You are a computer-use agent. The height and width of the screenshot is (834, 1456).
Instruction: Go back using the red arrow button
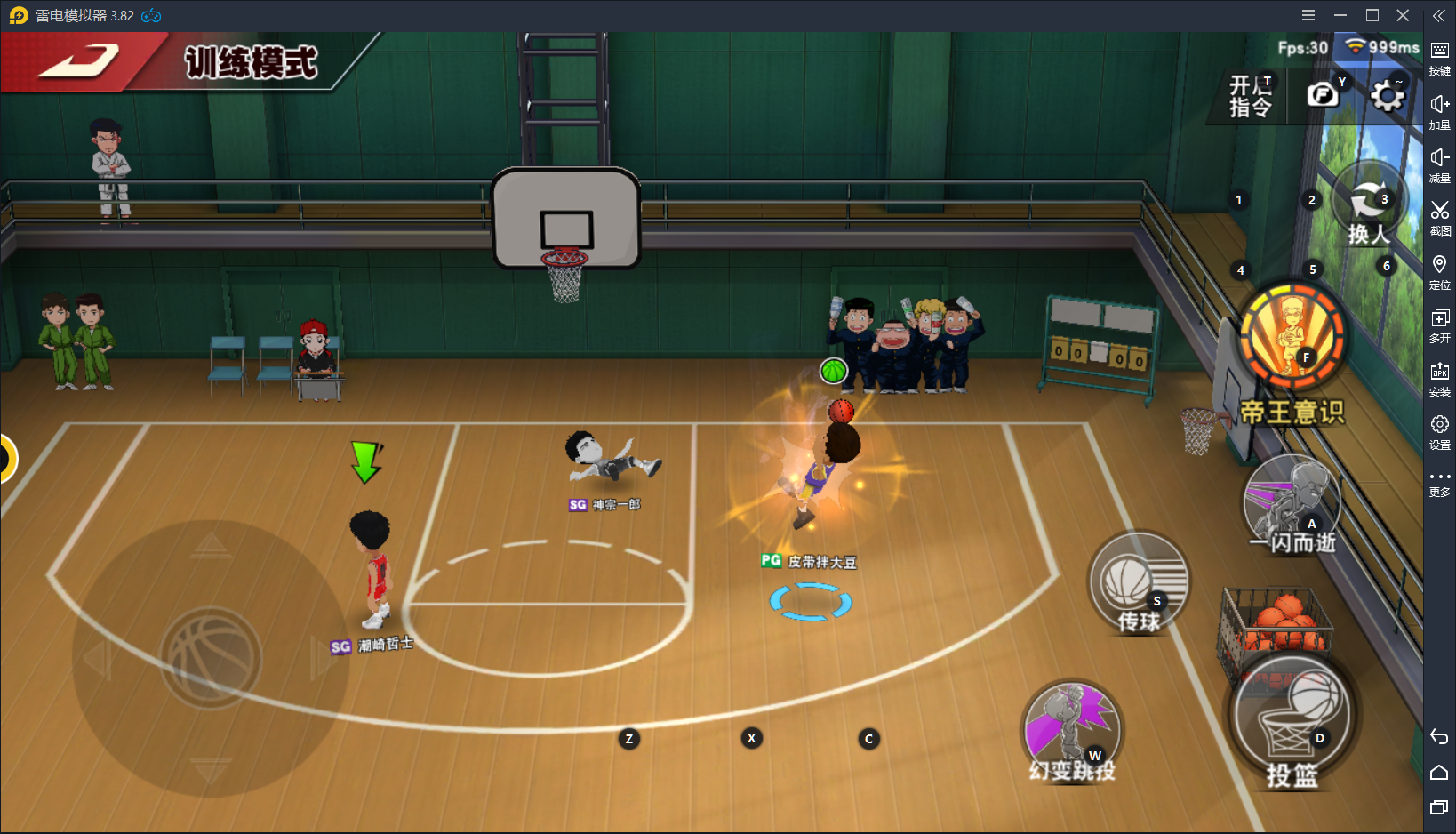tap(78, 62)
